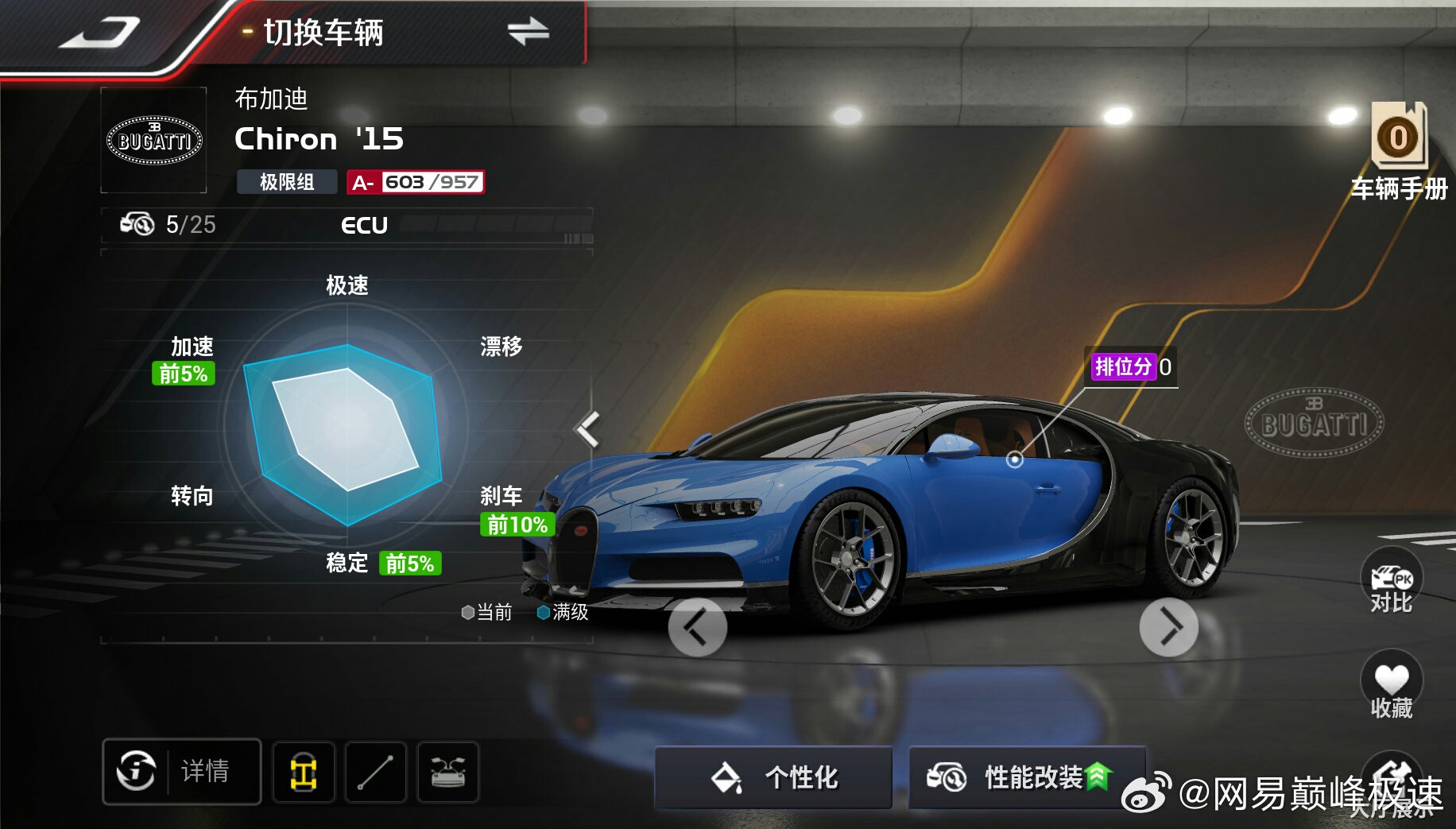Click the 排位分 ranking score tag
The image size is (1456, 829).
(x=1131, y=367)
